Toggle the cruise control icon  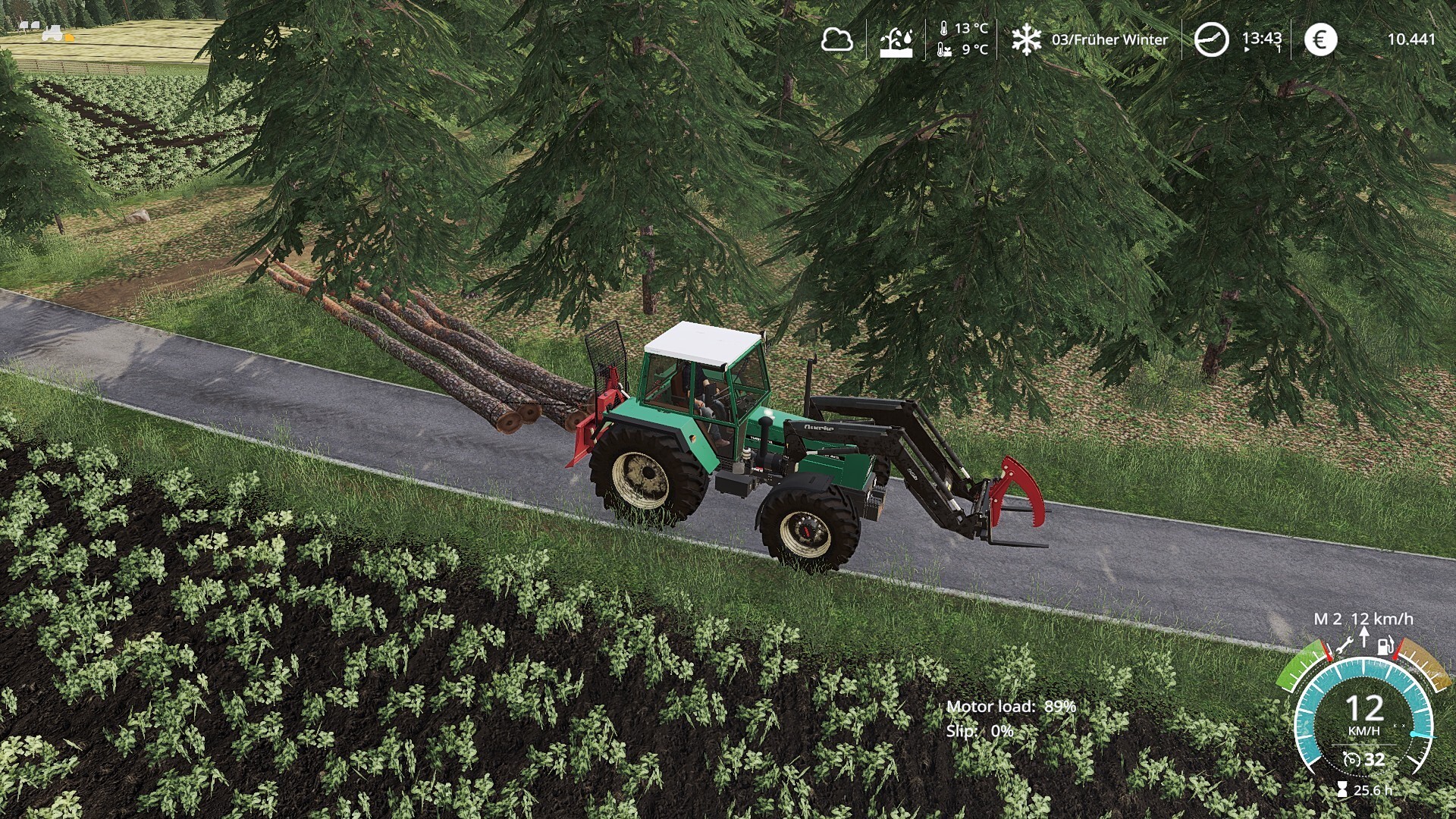1351,759
